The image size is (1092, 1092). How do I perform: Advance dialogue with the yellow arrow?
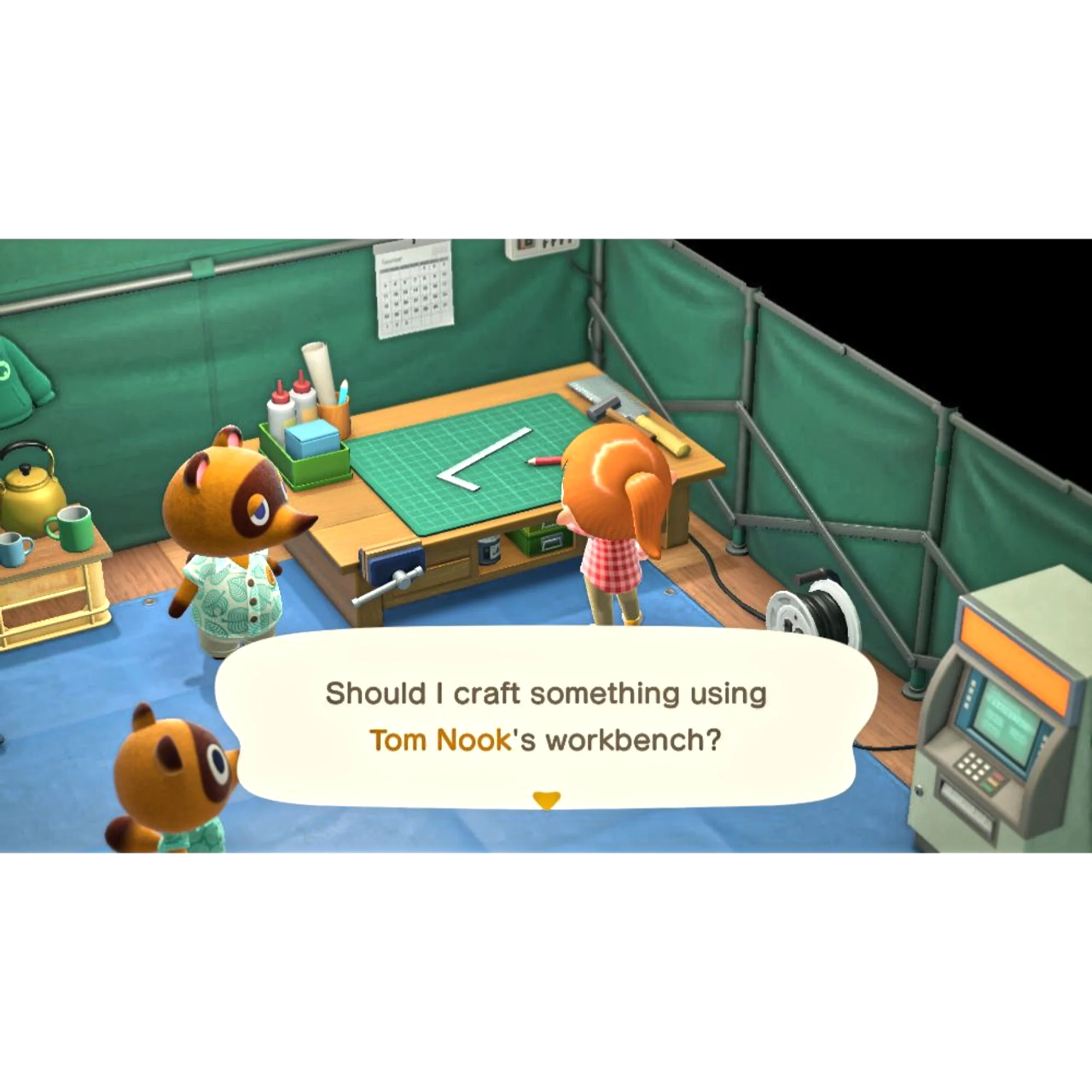(x=546, y=799)
